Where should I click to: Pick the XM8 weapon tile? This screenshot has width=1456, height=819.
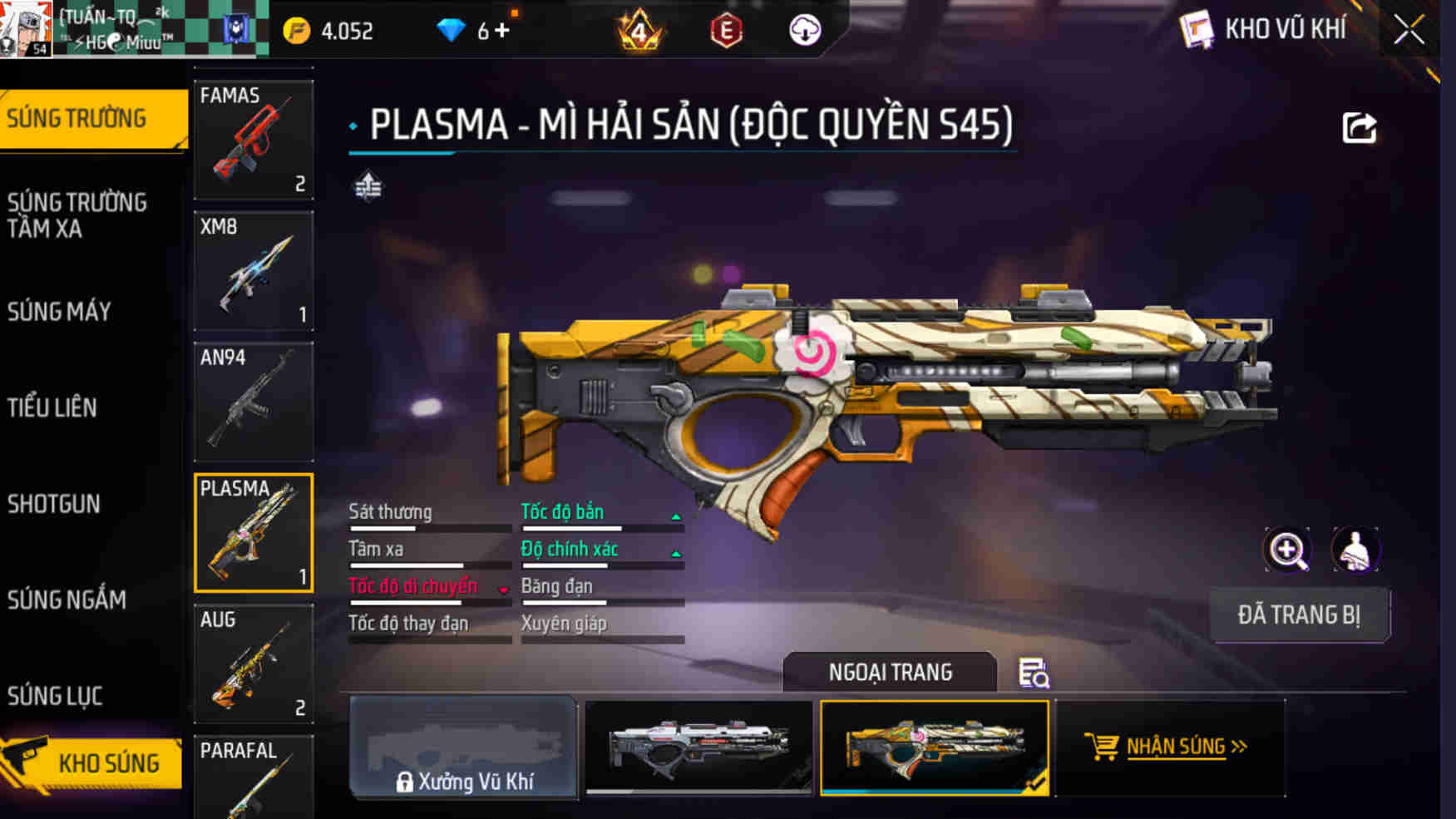pyautogui.click(x=254, y=271)
